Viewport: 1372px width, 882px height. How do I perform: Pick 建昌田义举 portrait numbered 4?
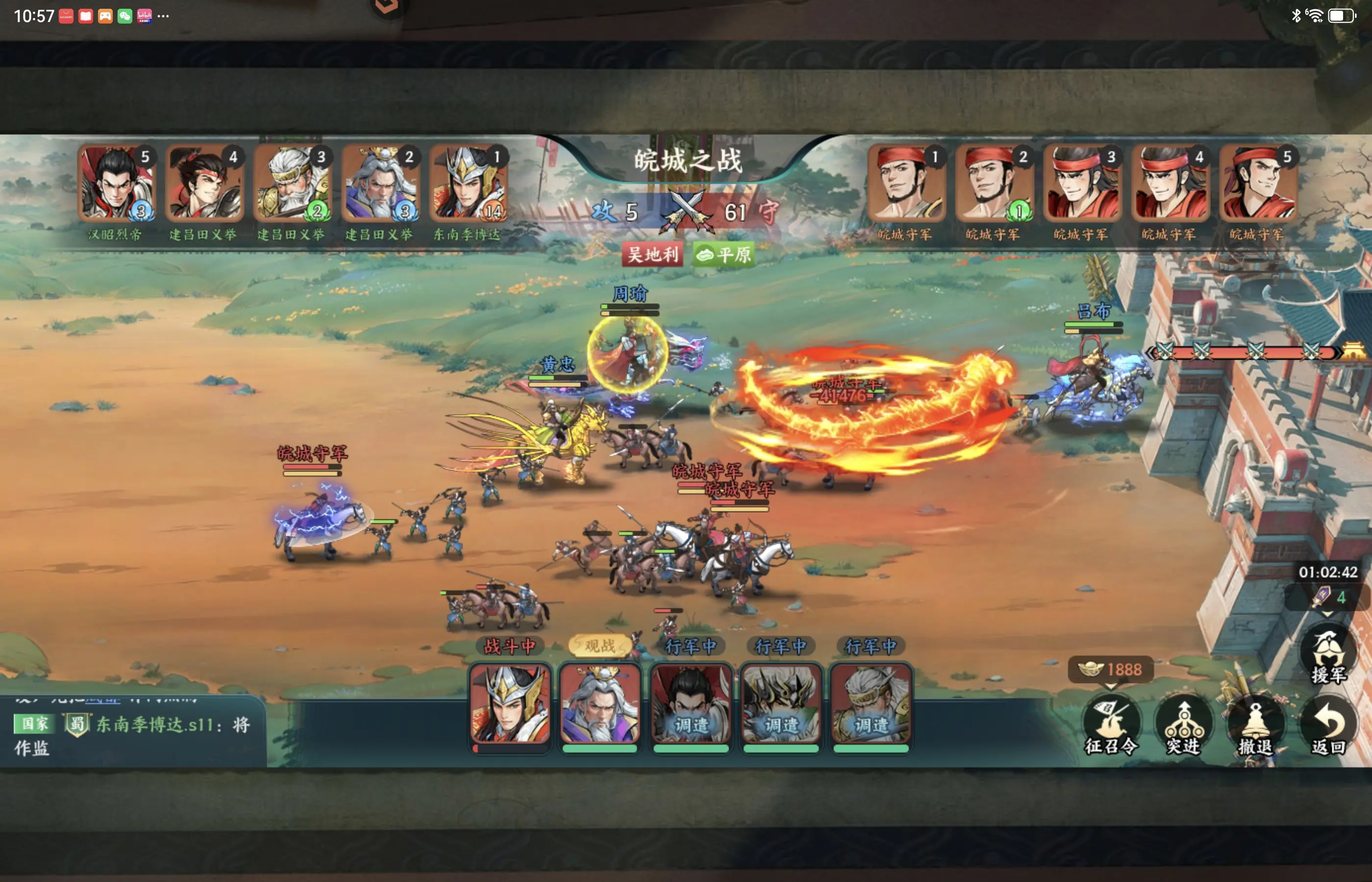tap(204, 184)
